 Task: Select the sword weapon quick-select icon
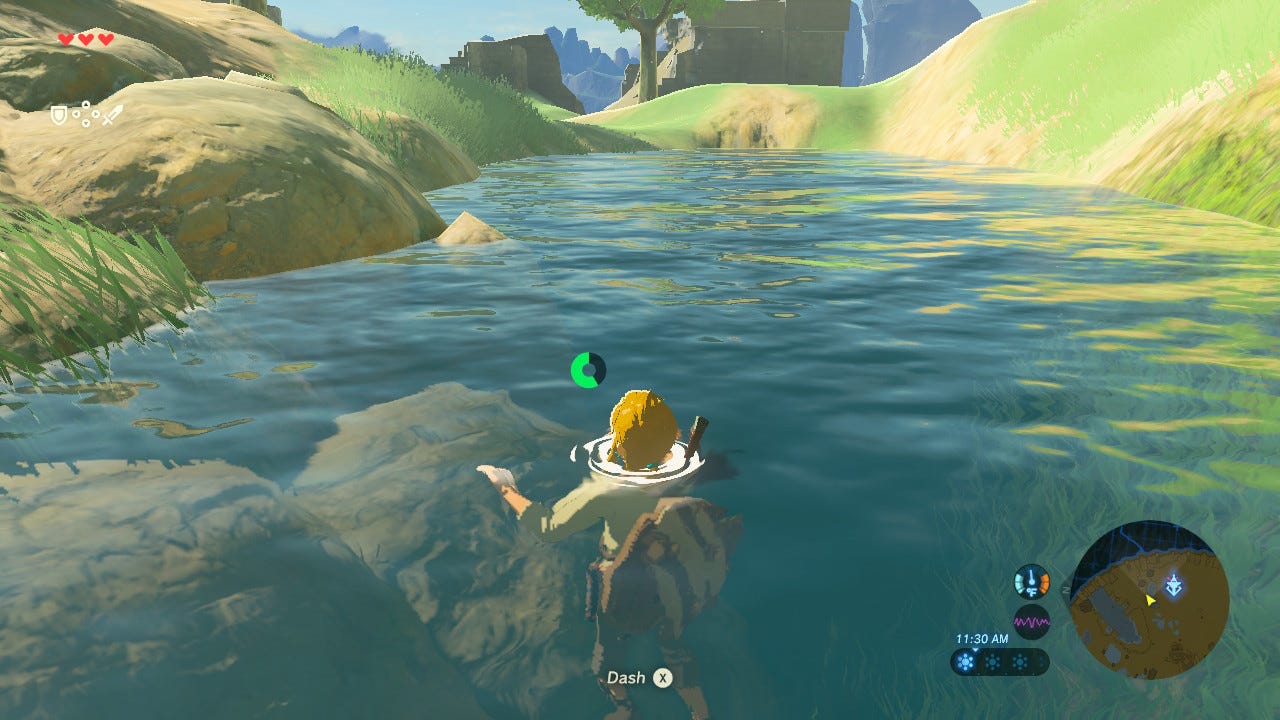click(112, 115)
